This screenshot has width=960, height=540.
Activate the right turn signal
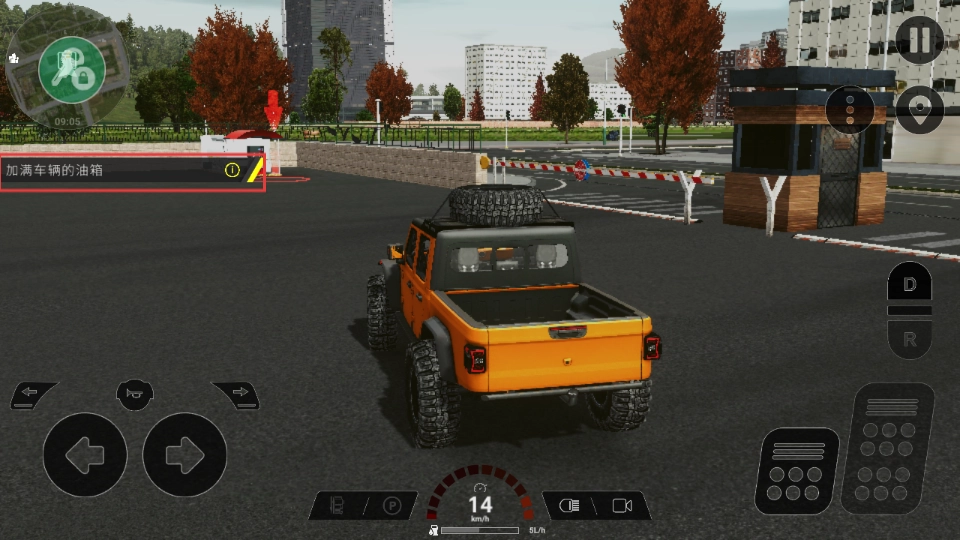237,394
